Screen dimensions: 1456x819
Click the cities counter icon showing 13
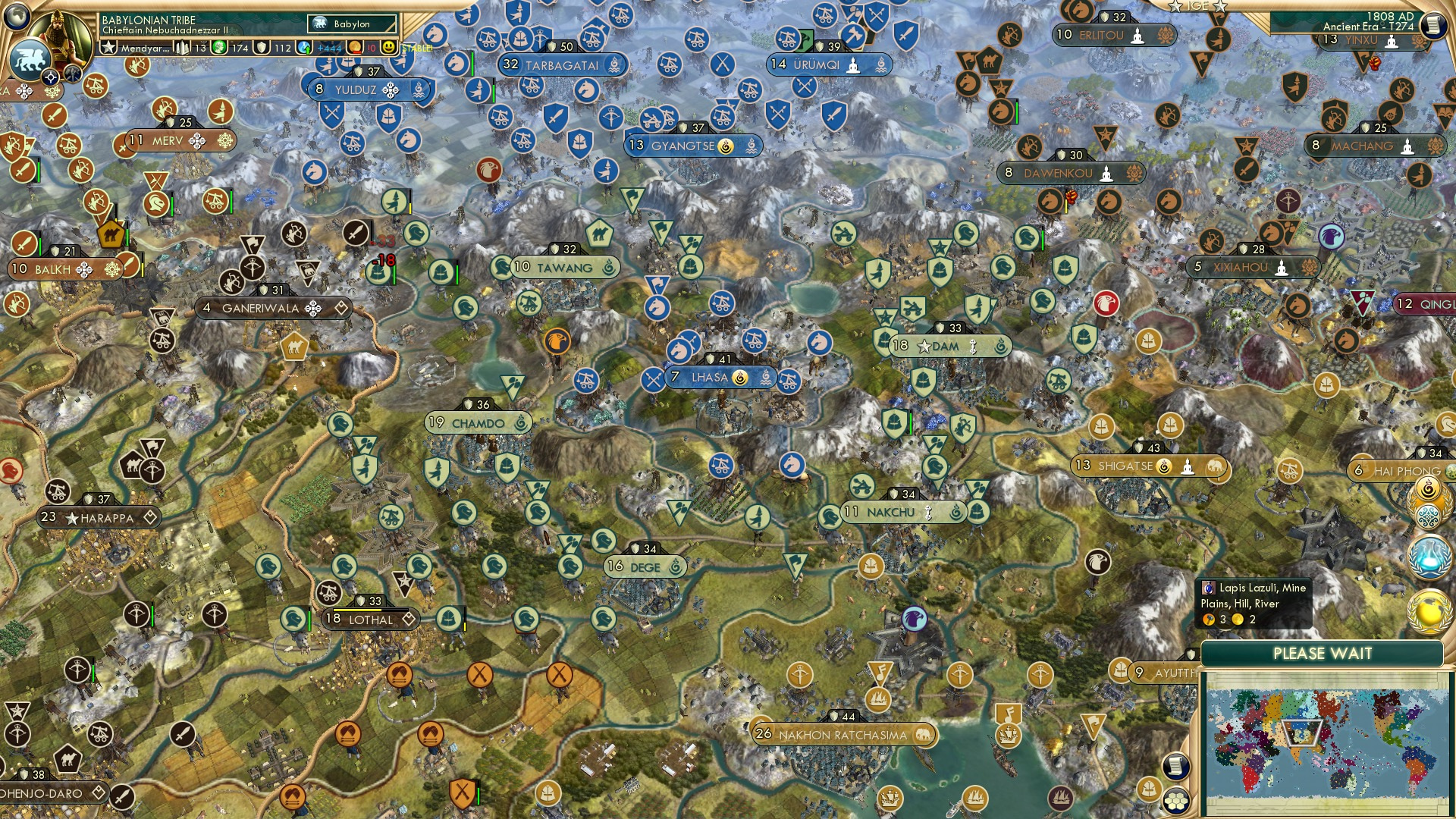[181, 47]
